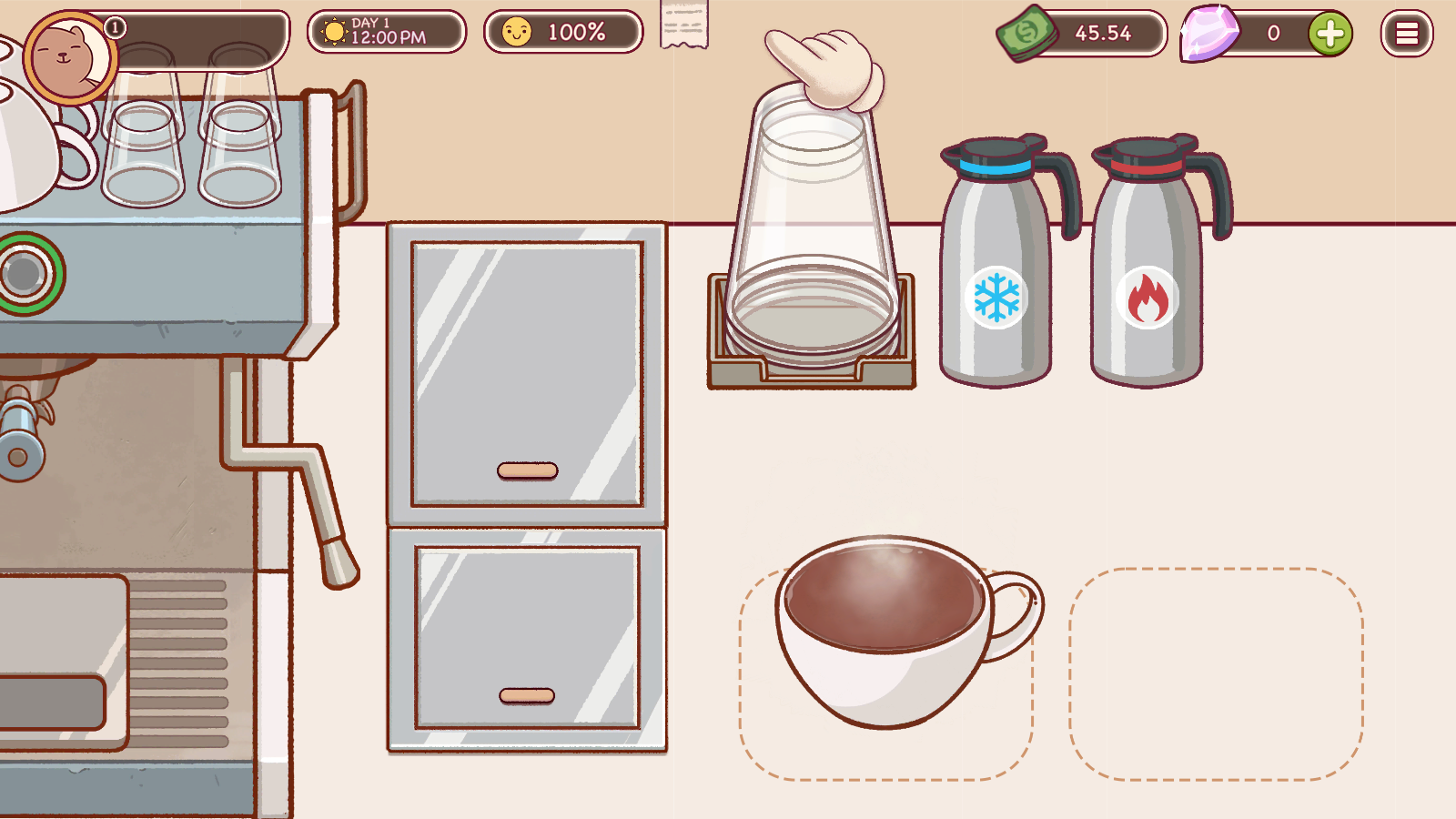The height and width of the screenshot is (819, 1456).
Task: Open the order receipt ticket
Action: click(x=683, y=25)
